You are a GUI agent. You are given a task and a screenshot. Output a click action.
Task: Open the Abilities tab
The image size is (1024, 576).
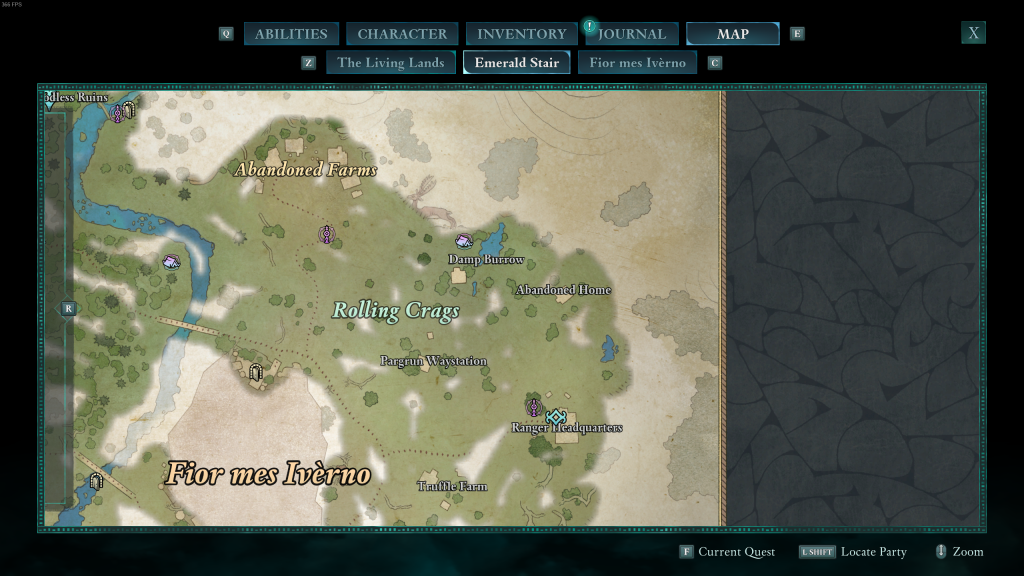pyautogui.click(x=290, y=34)
